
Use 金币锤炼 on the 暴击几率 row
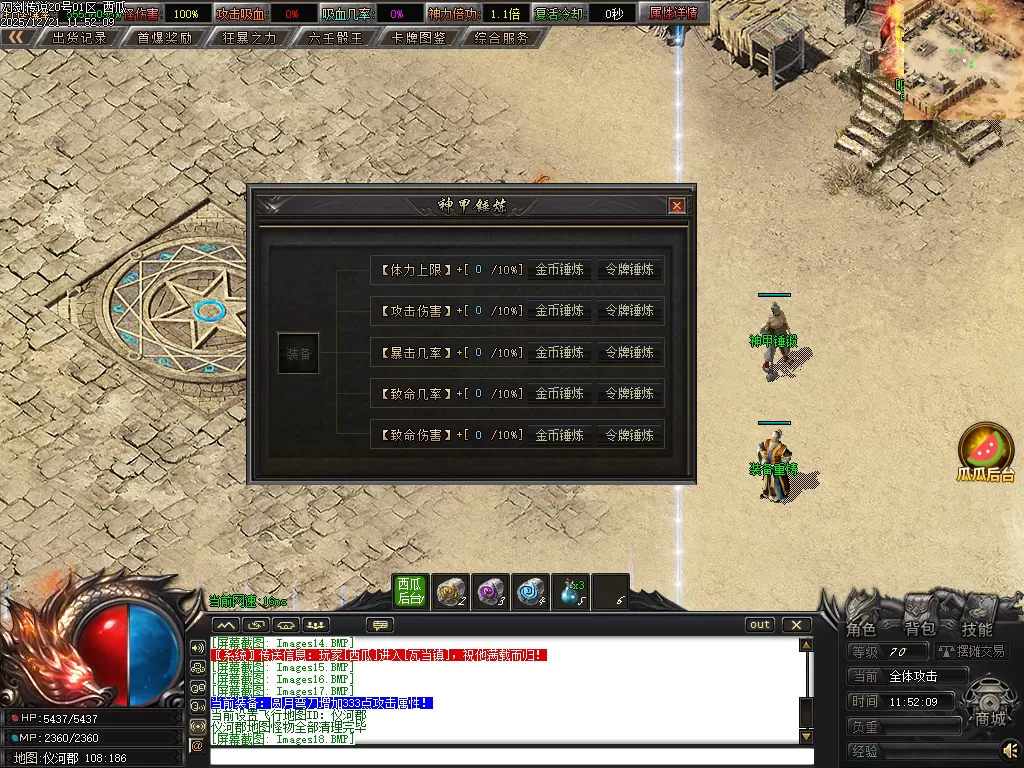tap(559, 353)
